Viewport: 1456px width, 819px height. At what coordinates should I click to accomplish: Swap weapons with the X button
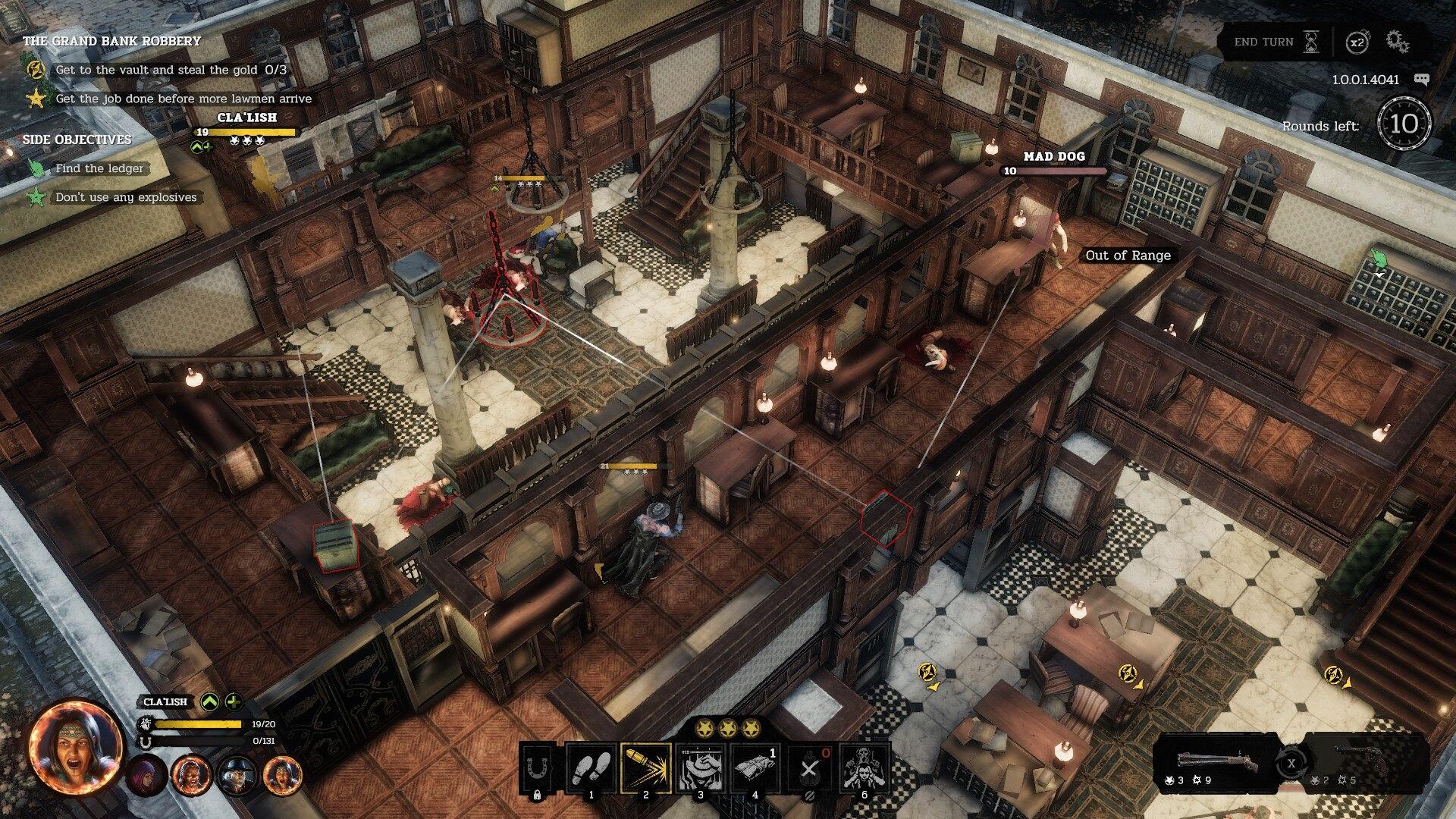pos(1291,763)
